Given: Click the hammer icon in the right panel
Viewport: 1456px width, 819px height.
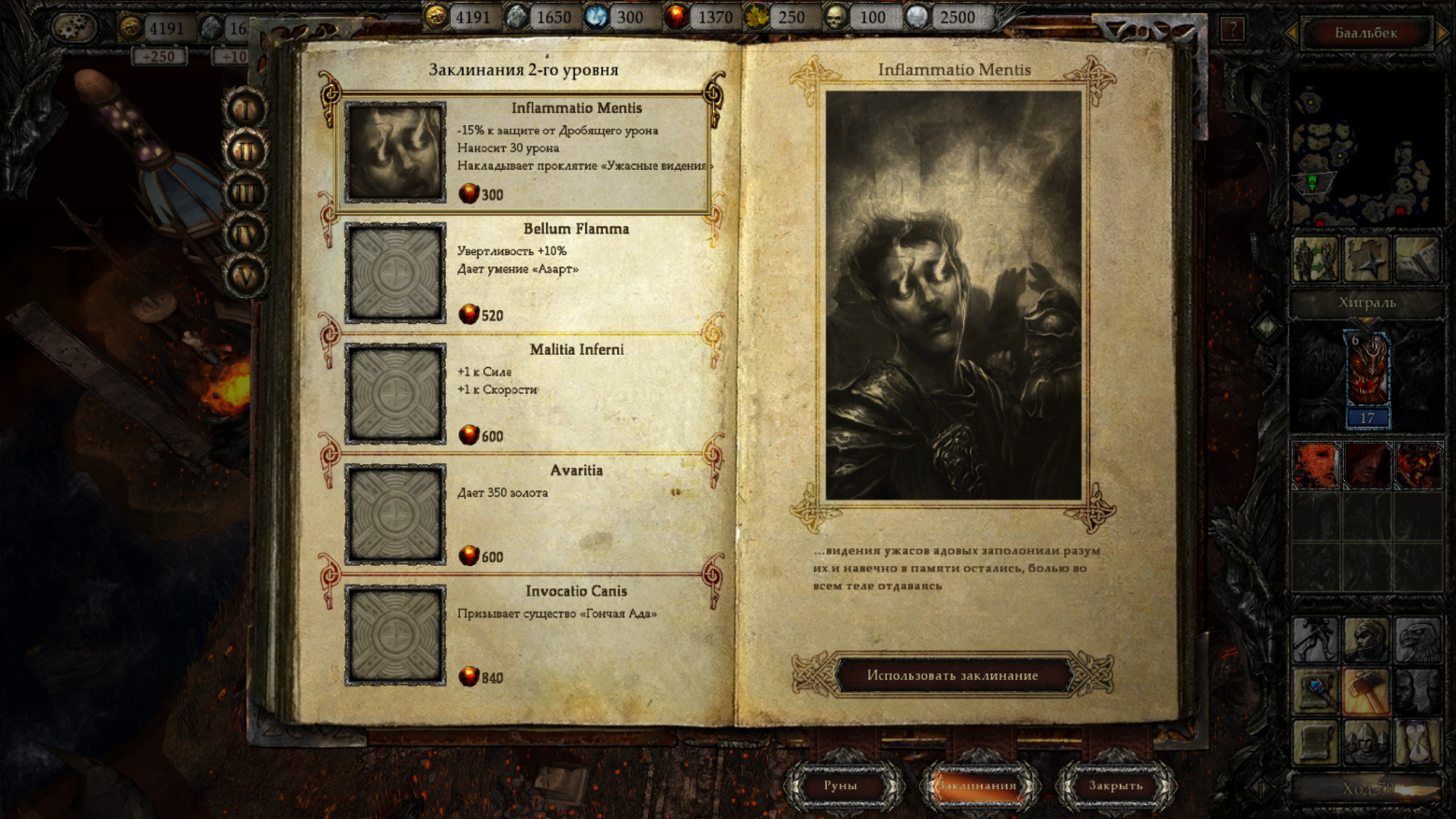Looking at the screenshot, I should coord(1367,691).
